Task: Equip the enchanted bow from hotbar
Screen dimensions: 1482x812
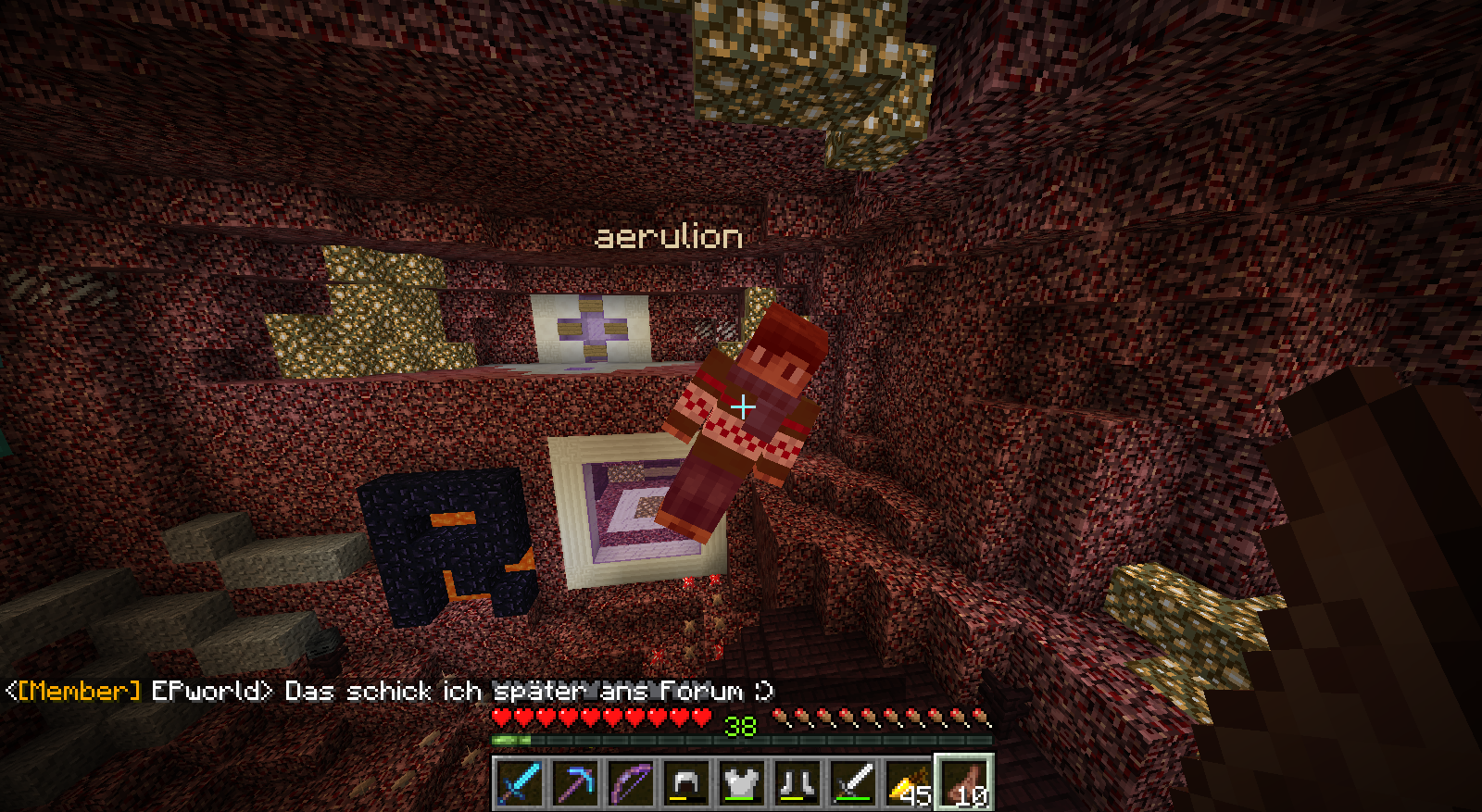Action: [631, 782]
